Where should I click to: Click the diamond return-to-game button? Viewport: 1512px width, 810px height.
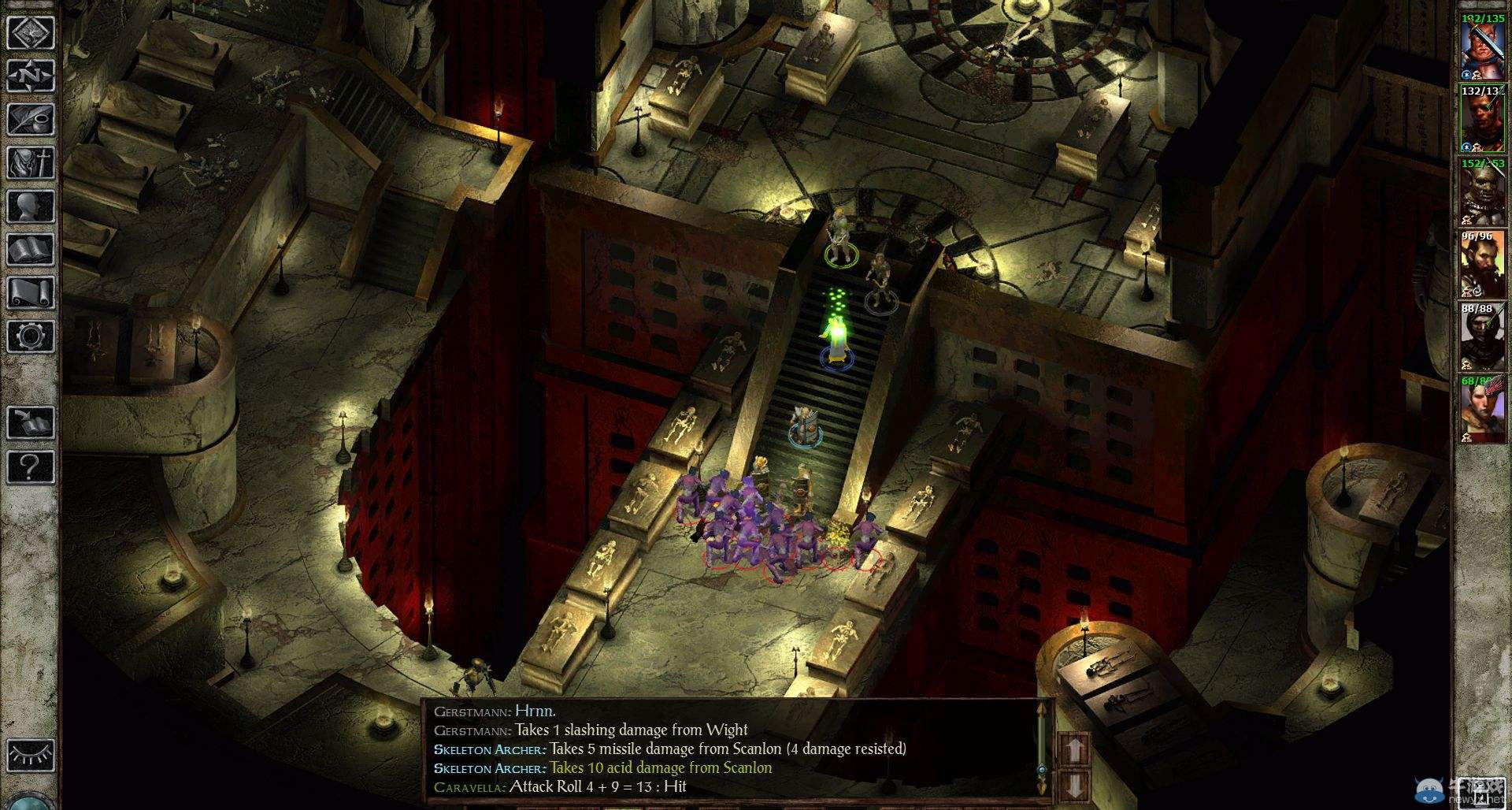pos(31,33)
